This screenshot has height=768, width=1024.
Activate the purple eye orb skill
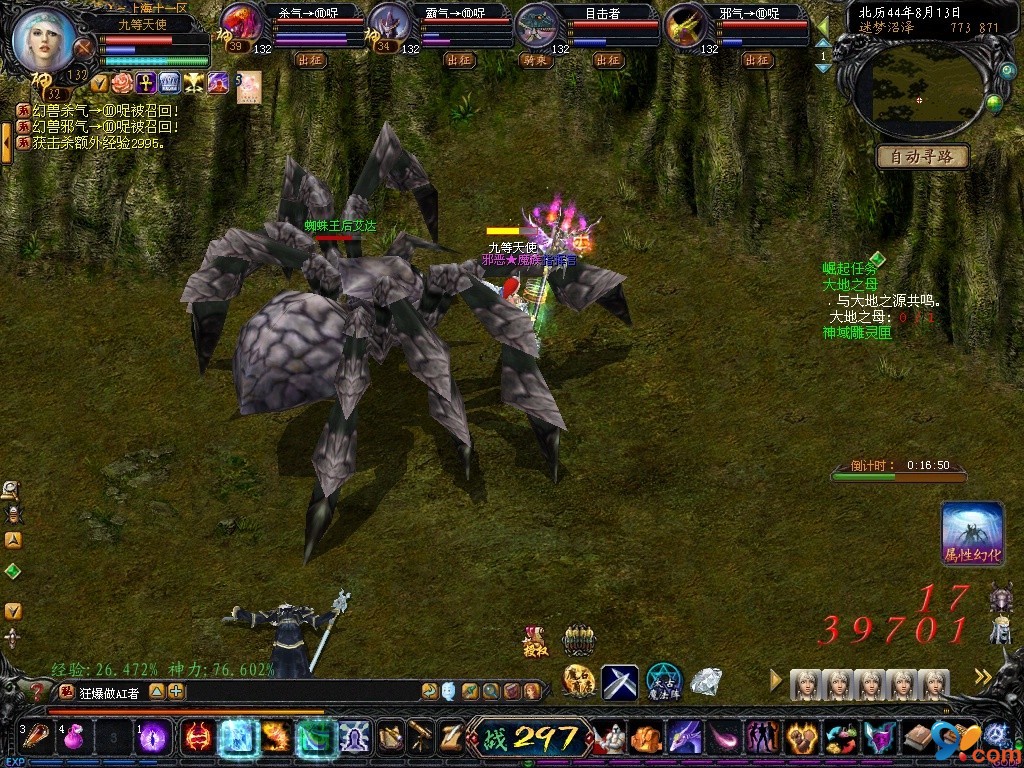point(152,737)
